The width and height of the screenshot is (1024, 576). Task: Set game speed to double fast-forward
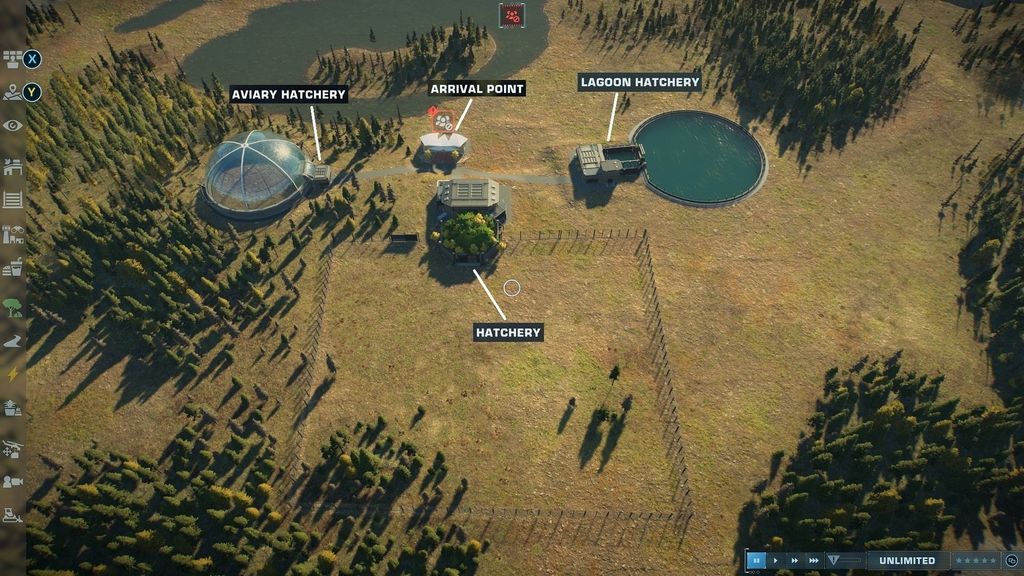pyautogui.click(x=795, y=561)
